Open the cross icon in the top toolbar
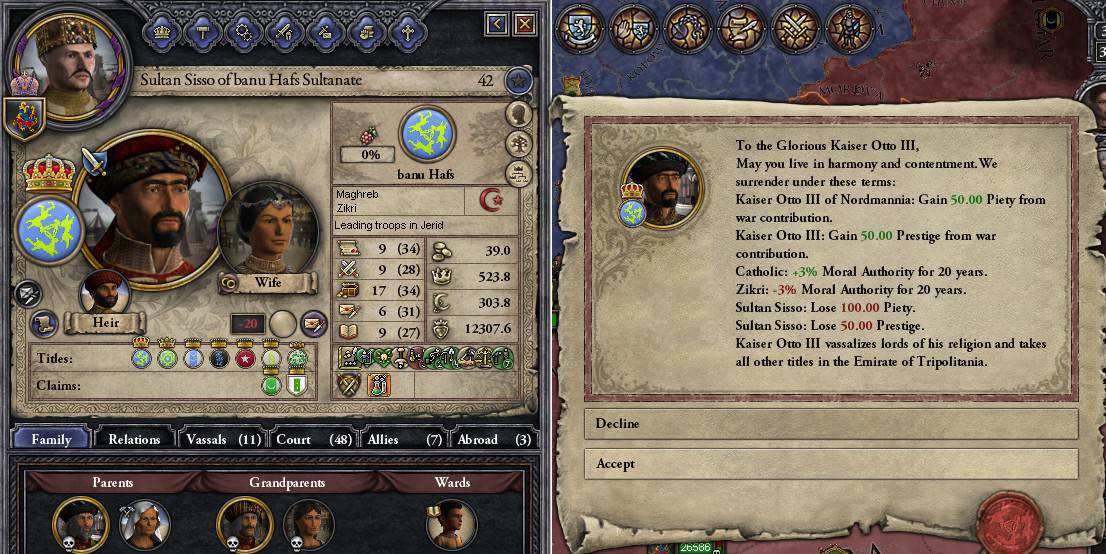Screen dimensions: 1106x554 click(x=407, y=31)
